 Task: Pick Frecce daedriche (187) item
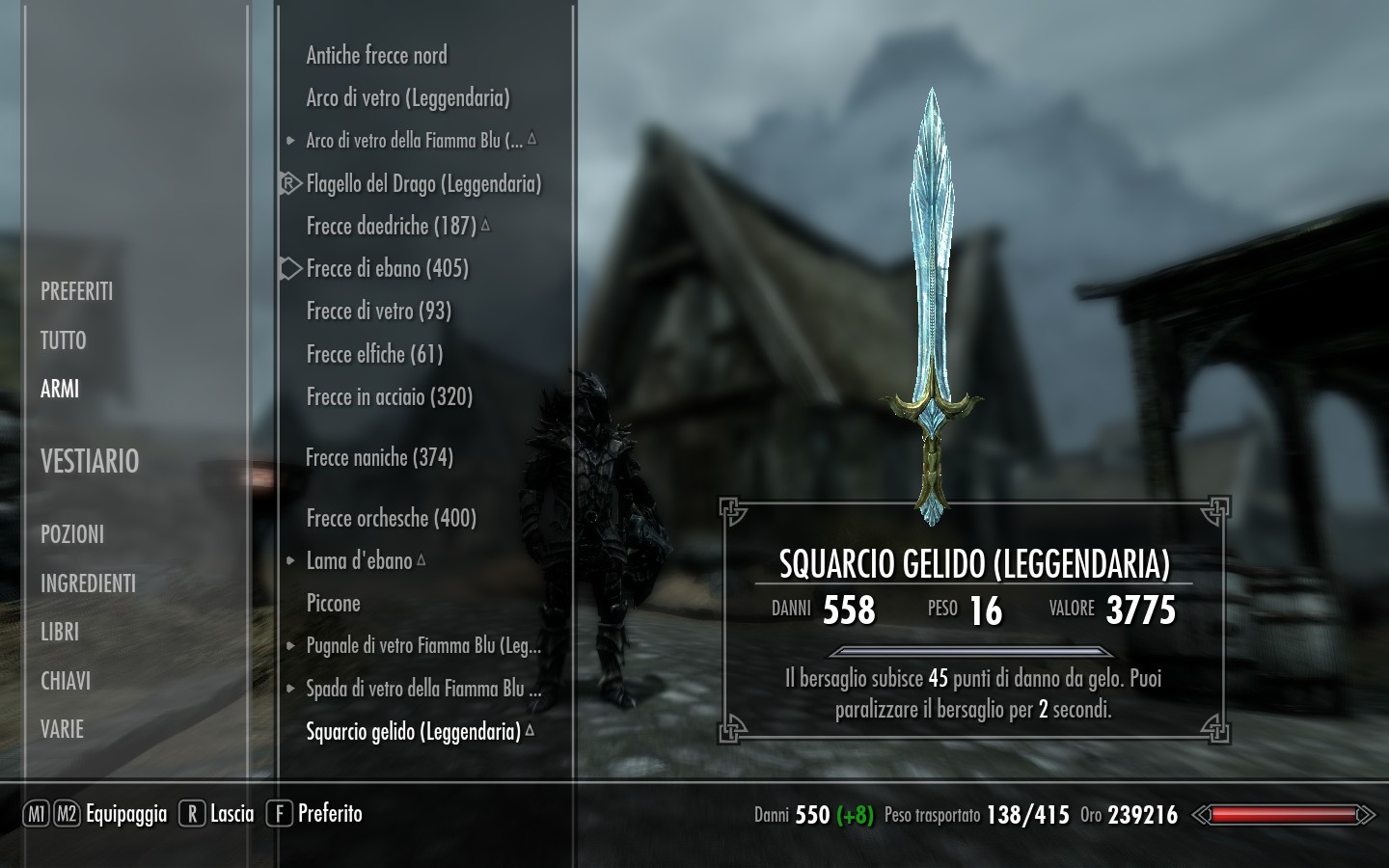point(391,226)
